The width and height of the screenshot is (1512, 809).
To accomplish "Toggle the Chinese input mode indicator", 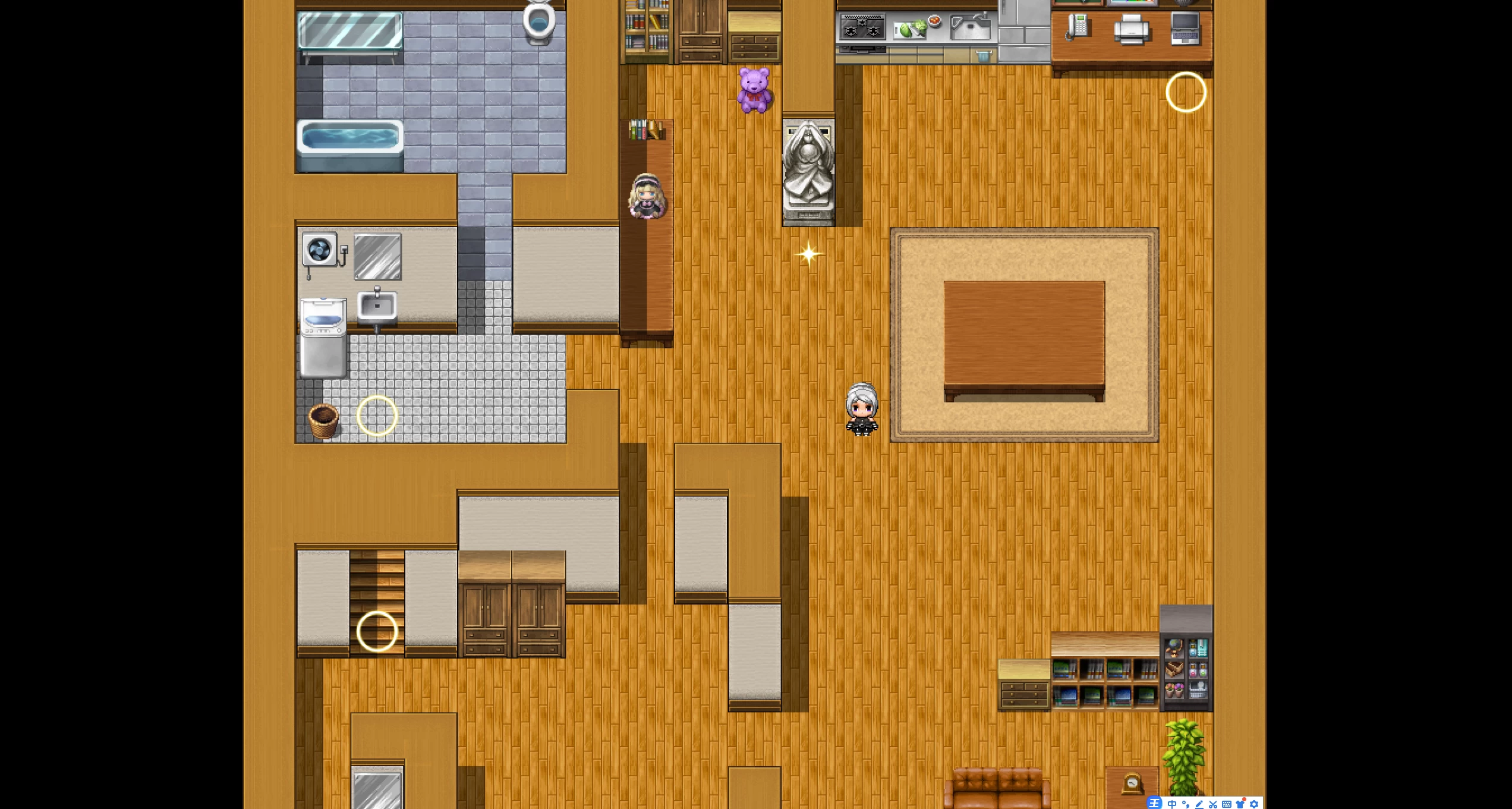I will coord(1171,804).
